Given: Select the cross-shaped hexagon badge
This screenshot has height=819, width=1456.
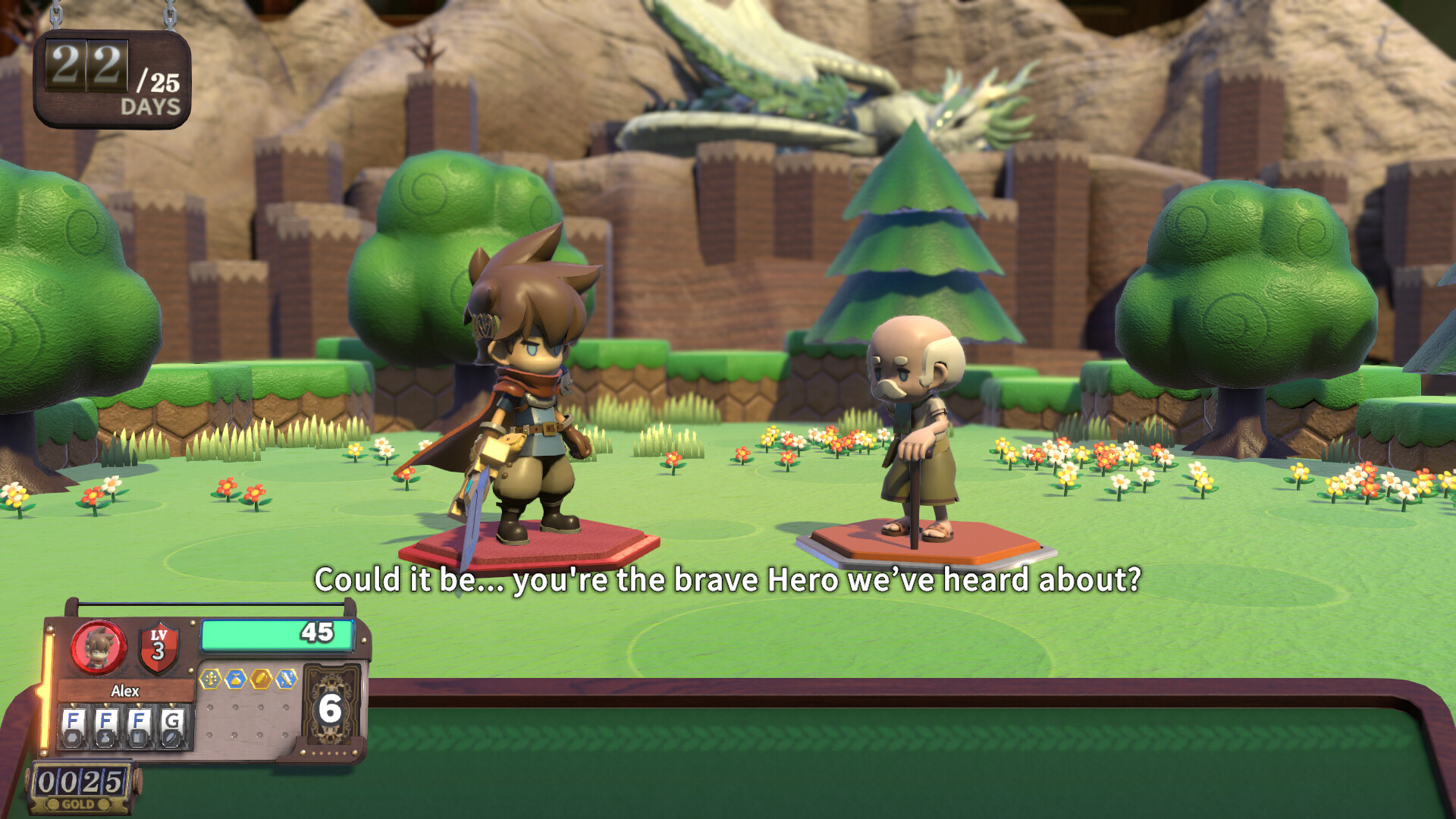Looking at the screenshot, I should [210, 679].
